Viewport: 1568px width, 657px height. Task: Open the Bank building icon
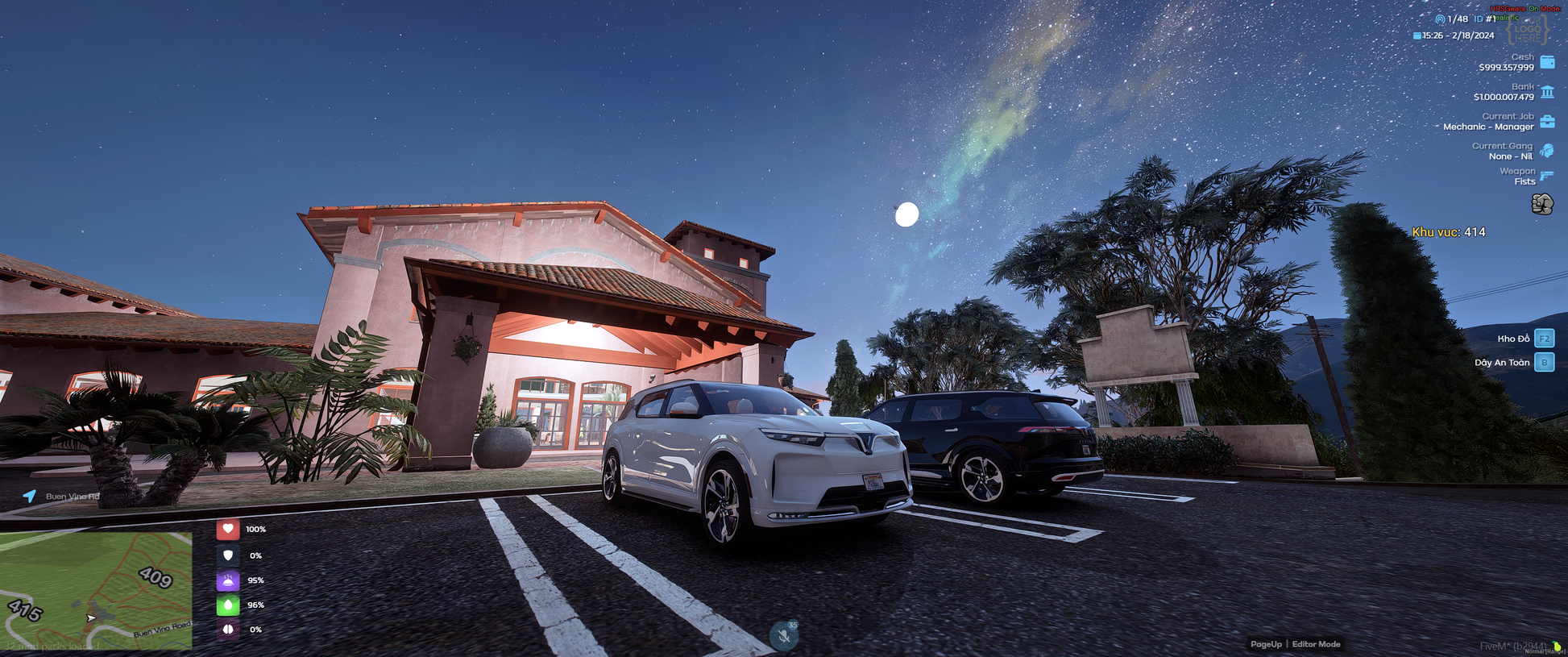1547,92
